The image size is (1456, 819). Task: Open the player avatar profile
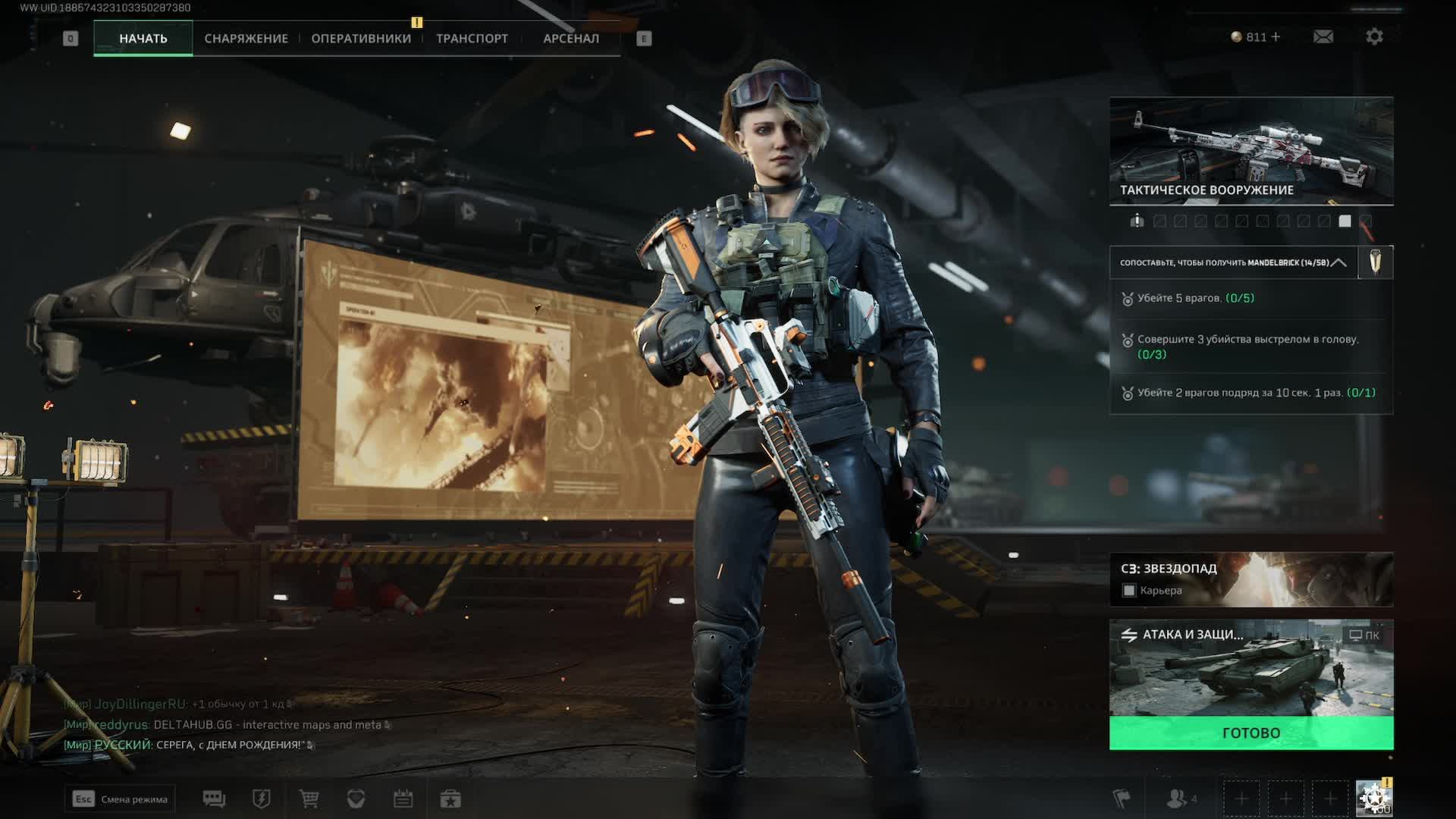click(x=1373, y=799)
